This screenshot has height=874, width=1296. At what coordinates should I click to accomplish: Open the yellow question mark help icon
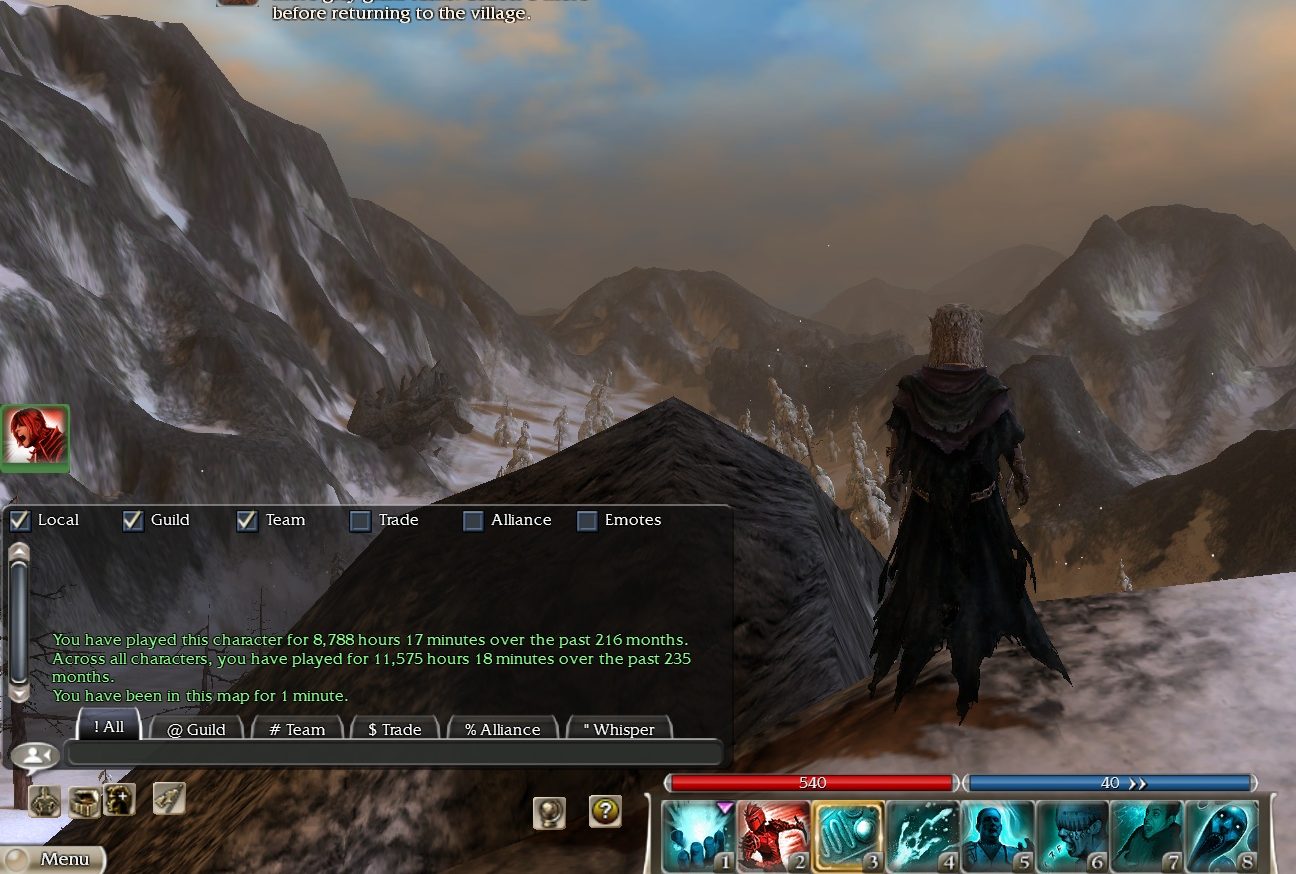click(605, 811)
